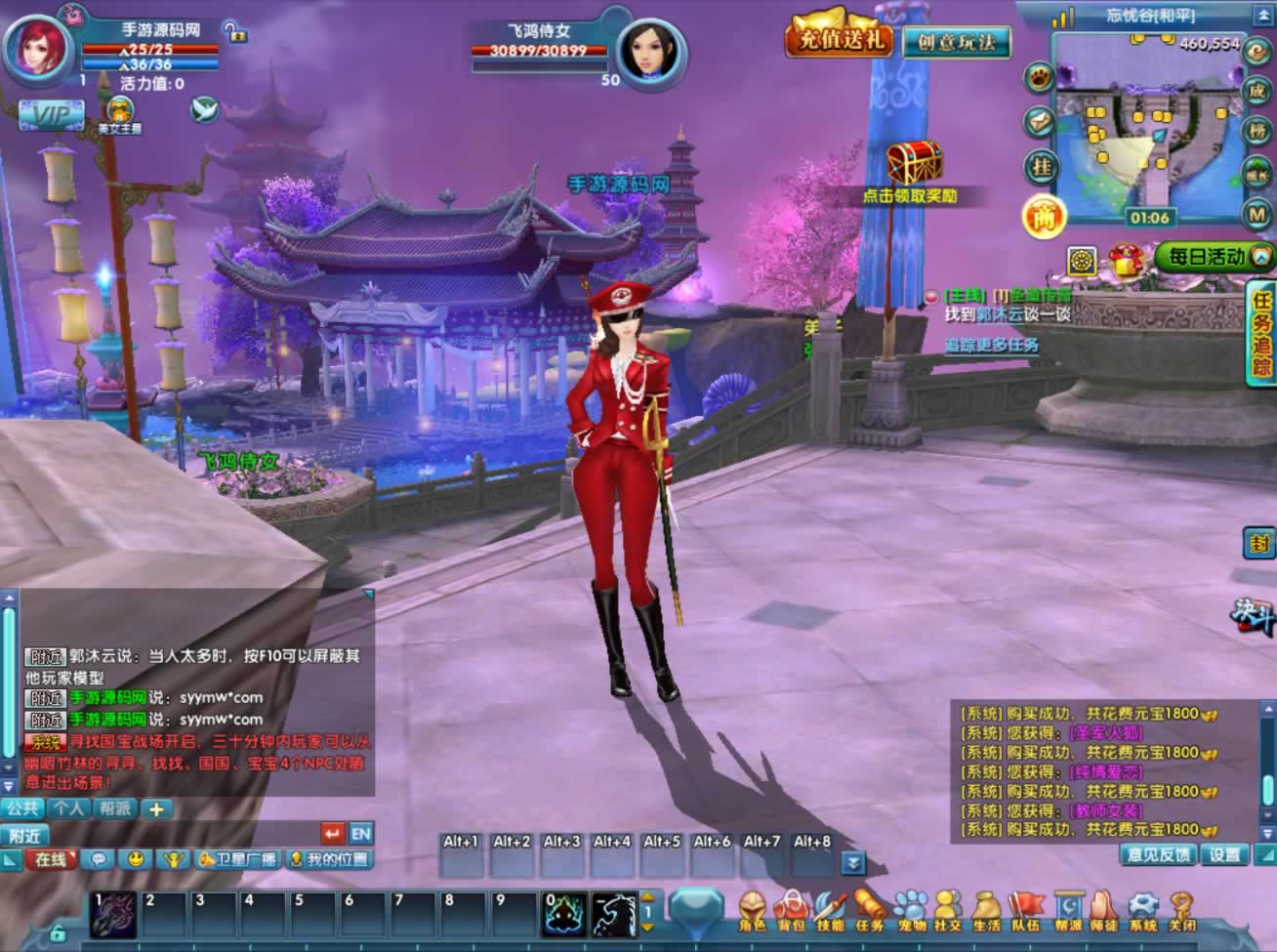Claim the reward treasure chest
Screen dimensions: 1277x952
(914, 162)
